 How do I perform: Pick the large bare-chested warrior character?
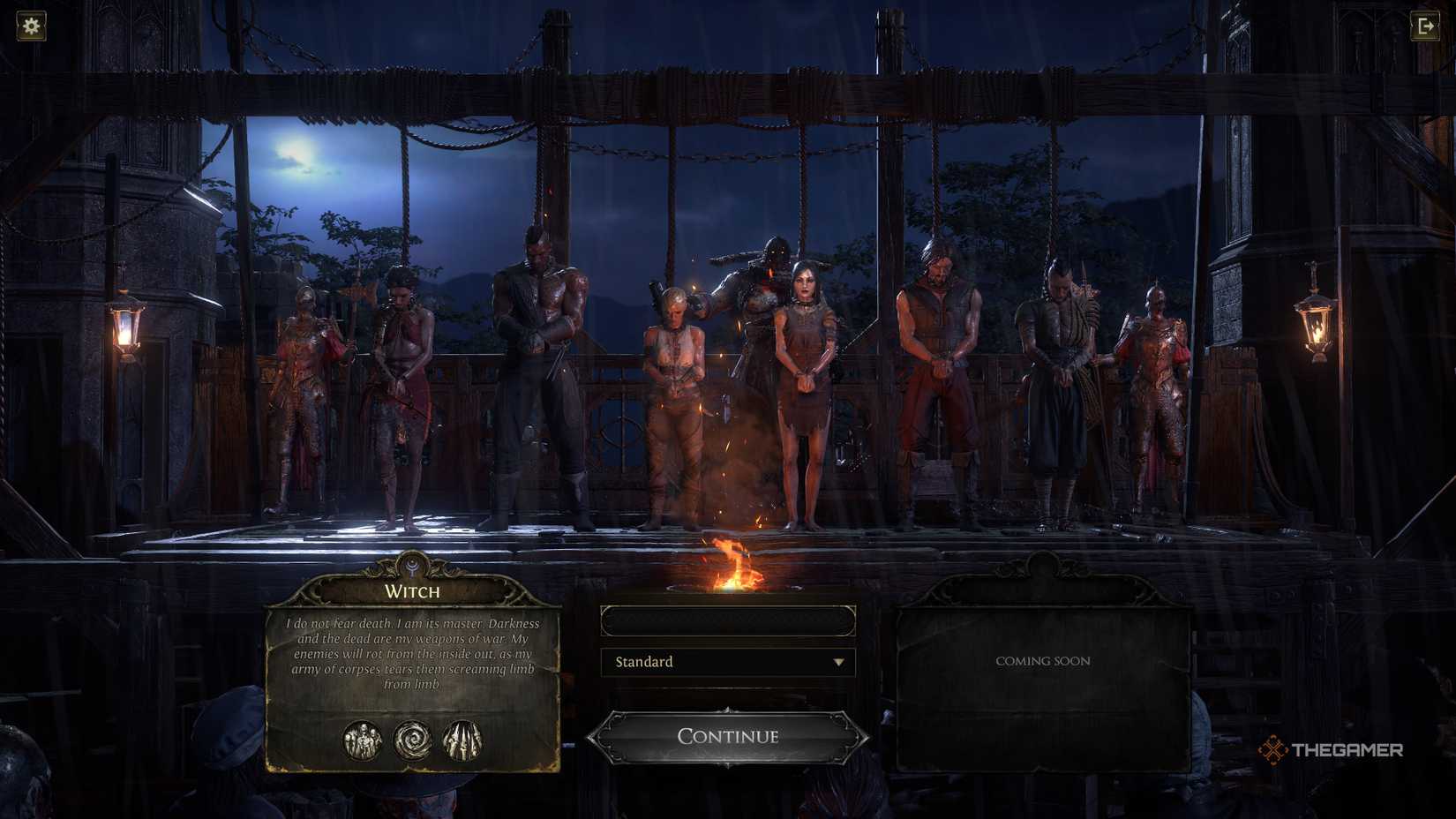tap(538, 371)
